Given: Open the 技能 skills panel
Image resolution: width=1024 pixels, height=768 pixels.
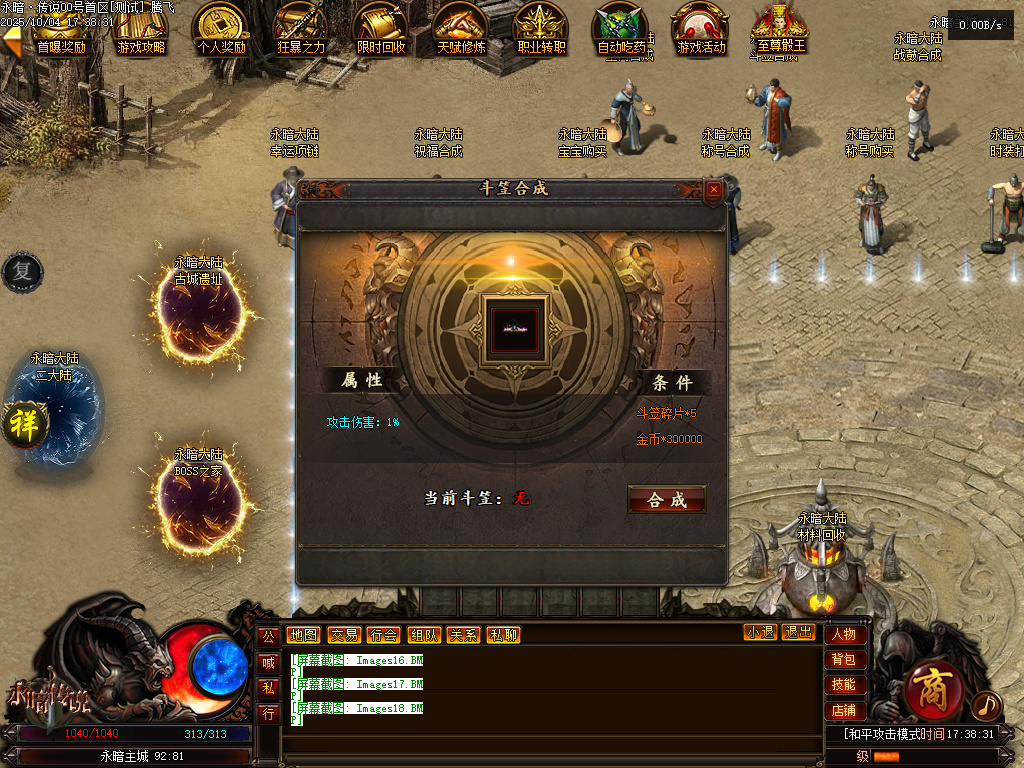Looking at the screenshot, I should tap(844, 685).
